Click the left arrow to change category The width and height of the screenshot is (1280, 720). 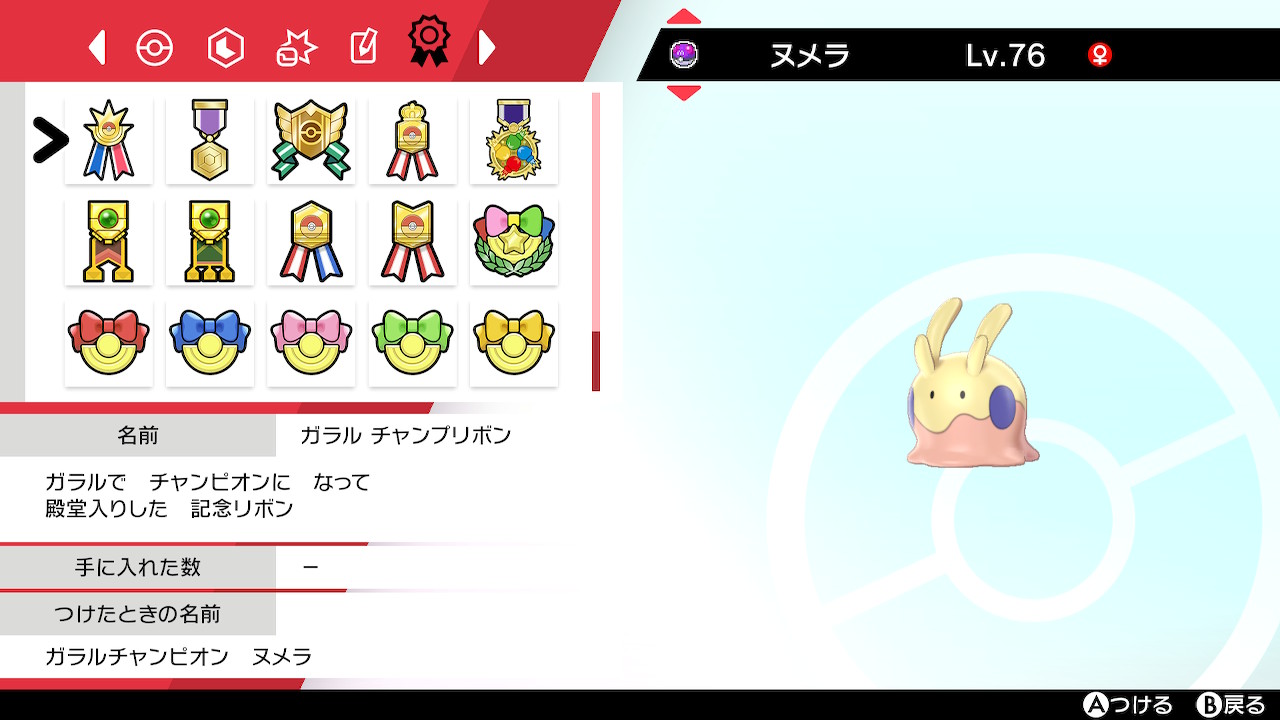point(96,45)
